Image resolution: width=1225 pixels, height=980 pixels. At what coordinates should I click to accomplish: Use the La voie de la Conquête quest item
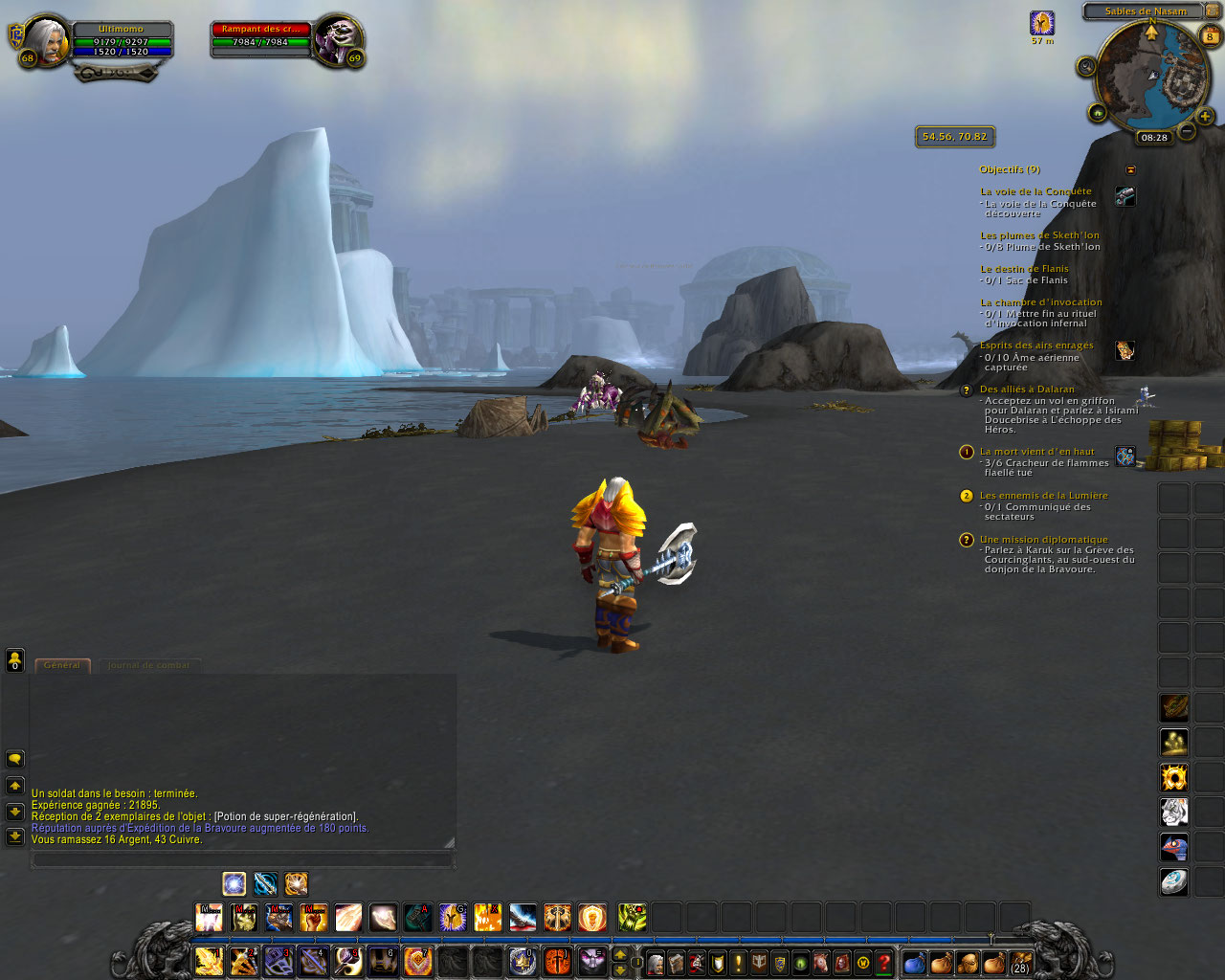click(1125, 196)
